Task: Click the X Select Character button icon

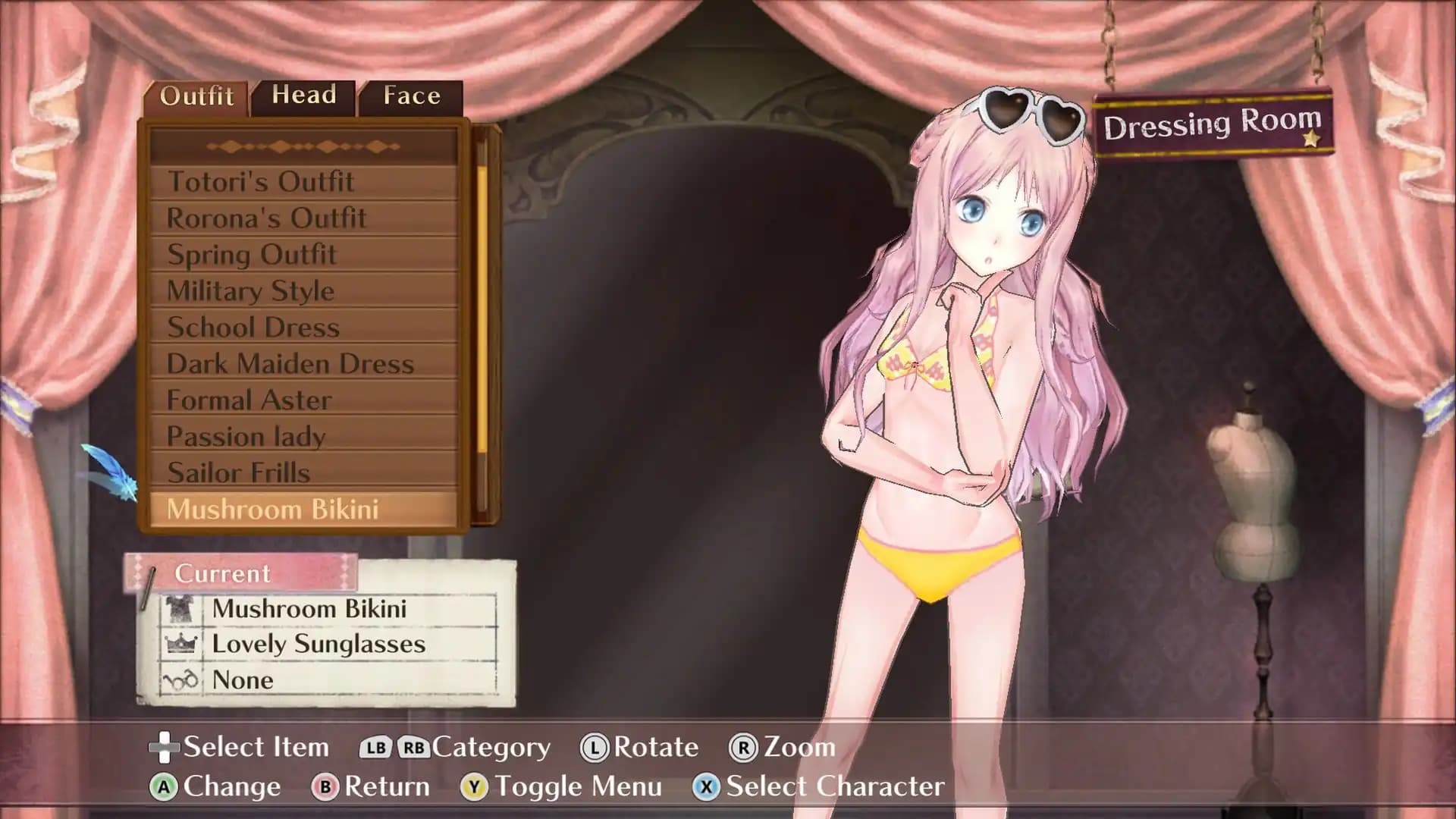Action: (707, 787)
